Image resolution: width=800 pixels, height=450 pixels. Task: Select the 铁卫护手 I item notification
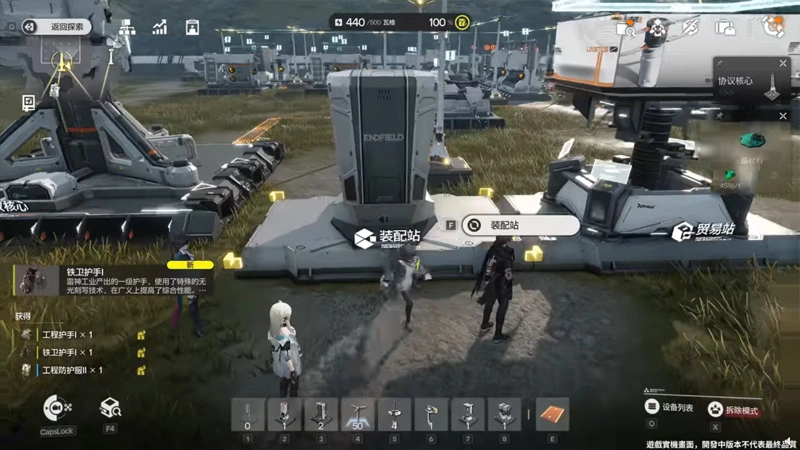[x=110, y=280]
